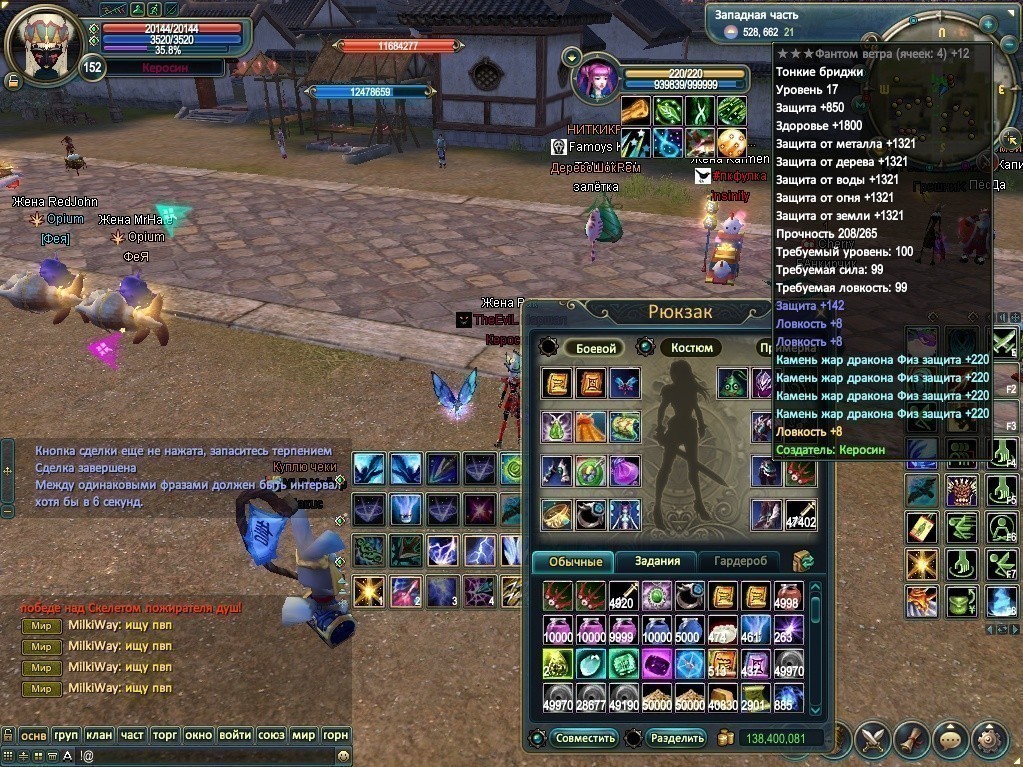Click the inventory sort chest icon
Image resolution: width=1023 pixels, height=767 pixels.
[x=802, y=561]
